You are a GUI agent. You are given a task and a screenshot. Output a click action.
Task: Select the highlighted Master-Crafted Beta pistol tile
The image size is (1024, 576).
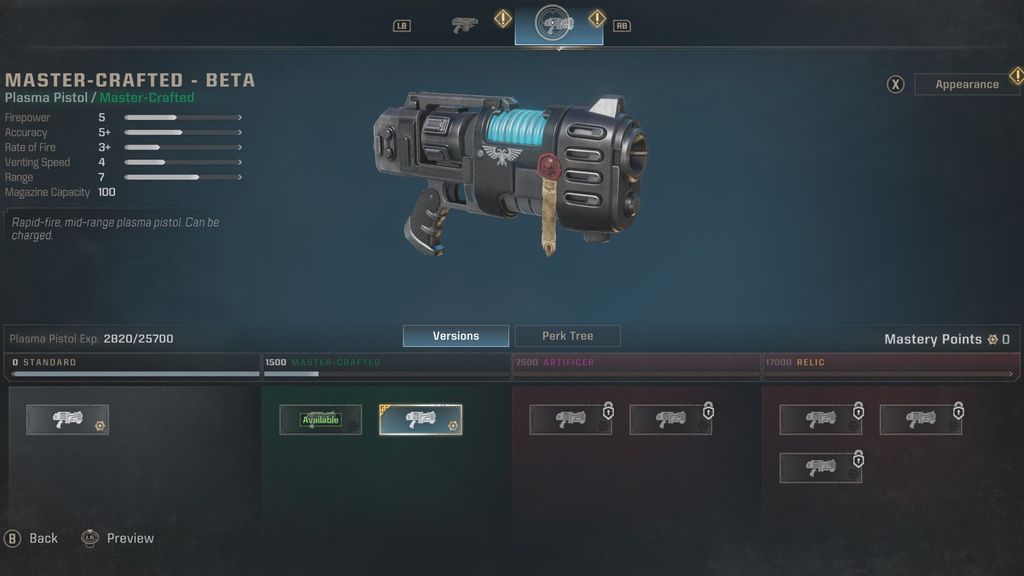pyautogui.click(x=420, y=420)
